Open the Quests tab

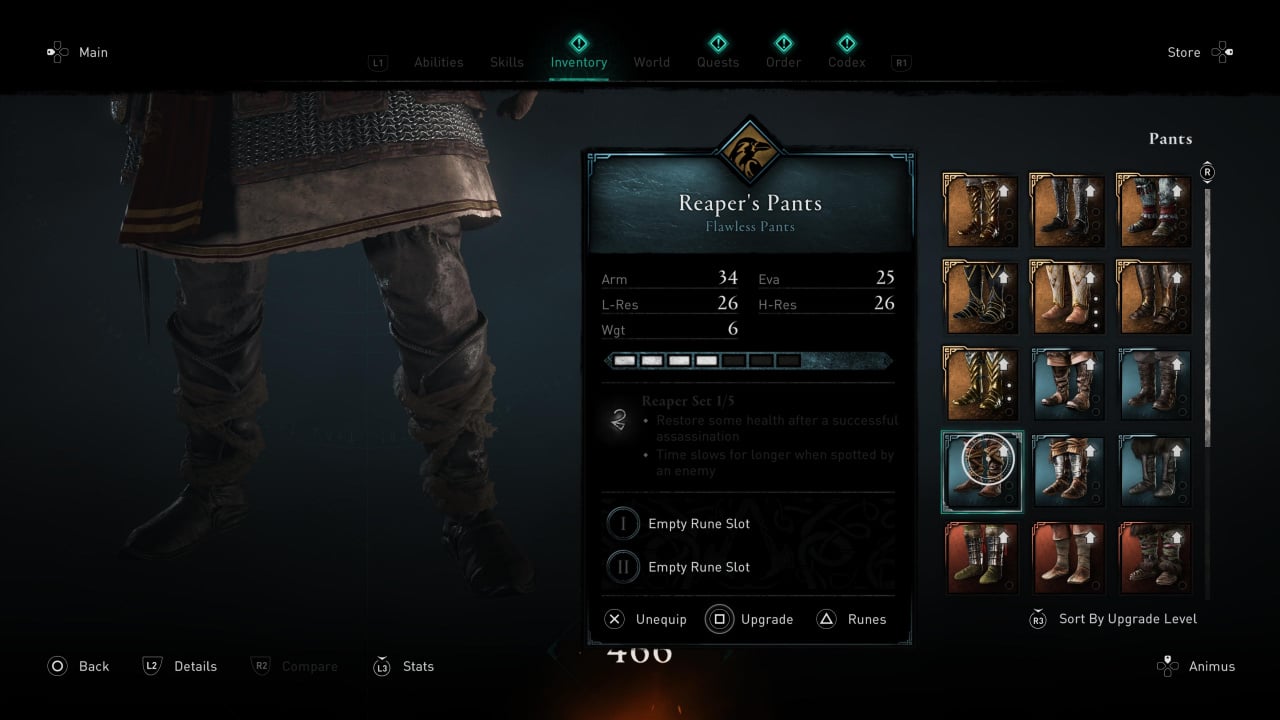[x=718, y=62]
